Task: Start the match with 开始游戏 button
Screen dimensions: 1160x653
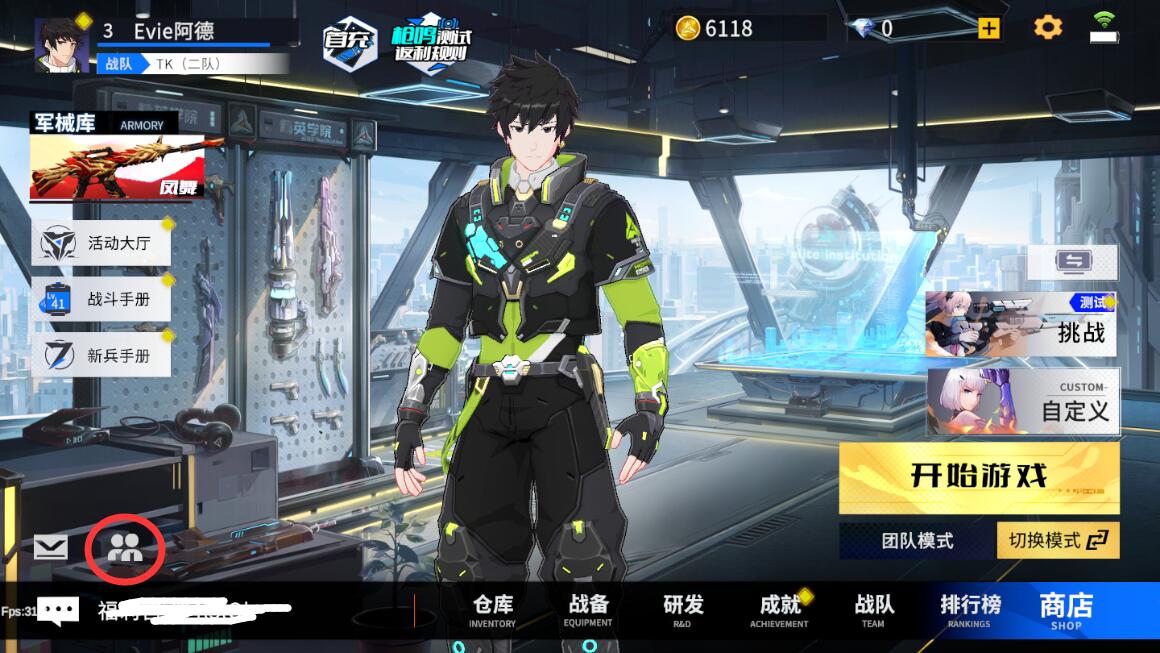Action: pyautogui.click(x=978, y=477)
